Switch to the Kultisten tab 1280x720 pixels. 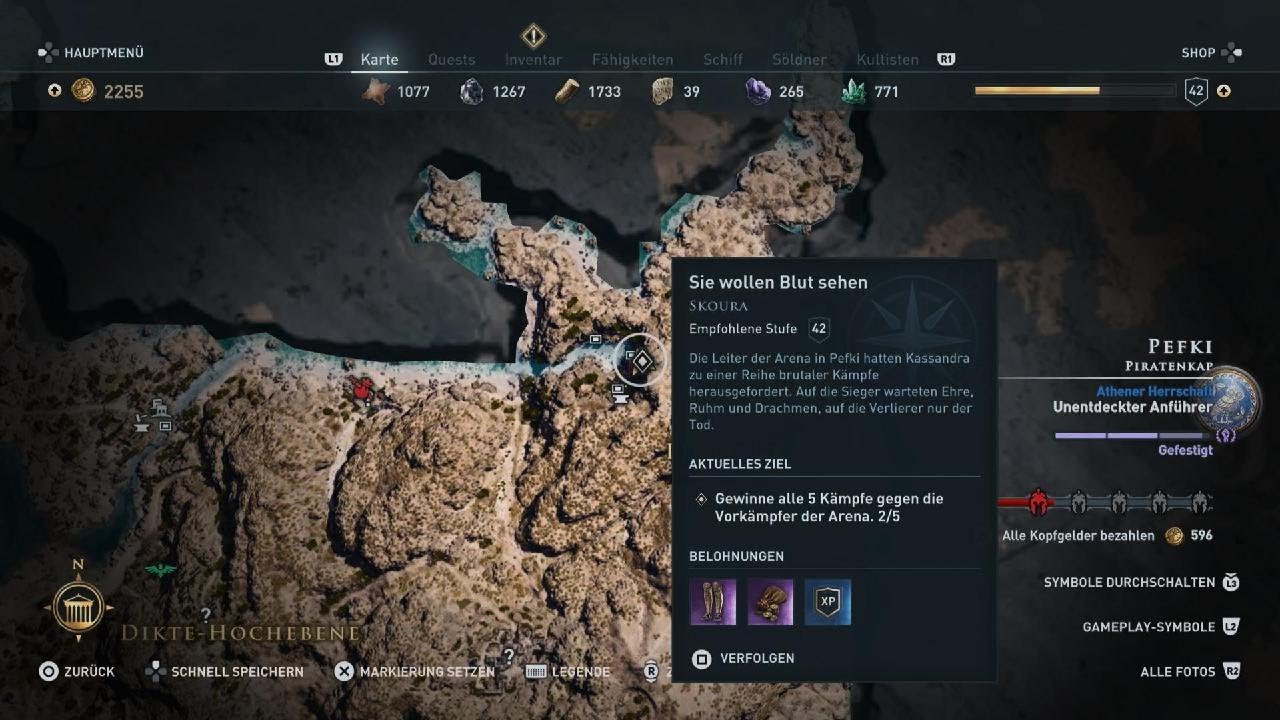click(887, 60)
